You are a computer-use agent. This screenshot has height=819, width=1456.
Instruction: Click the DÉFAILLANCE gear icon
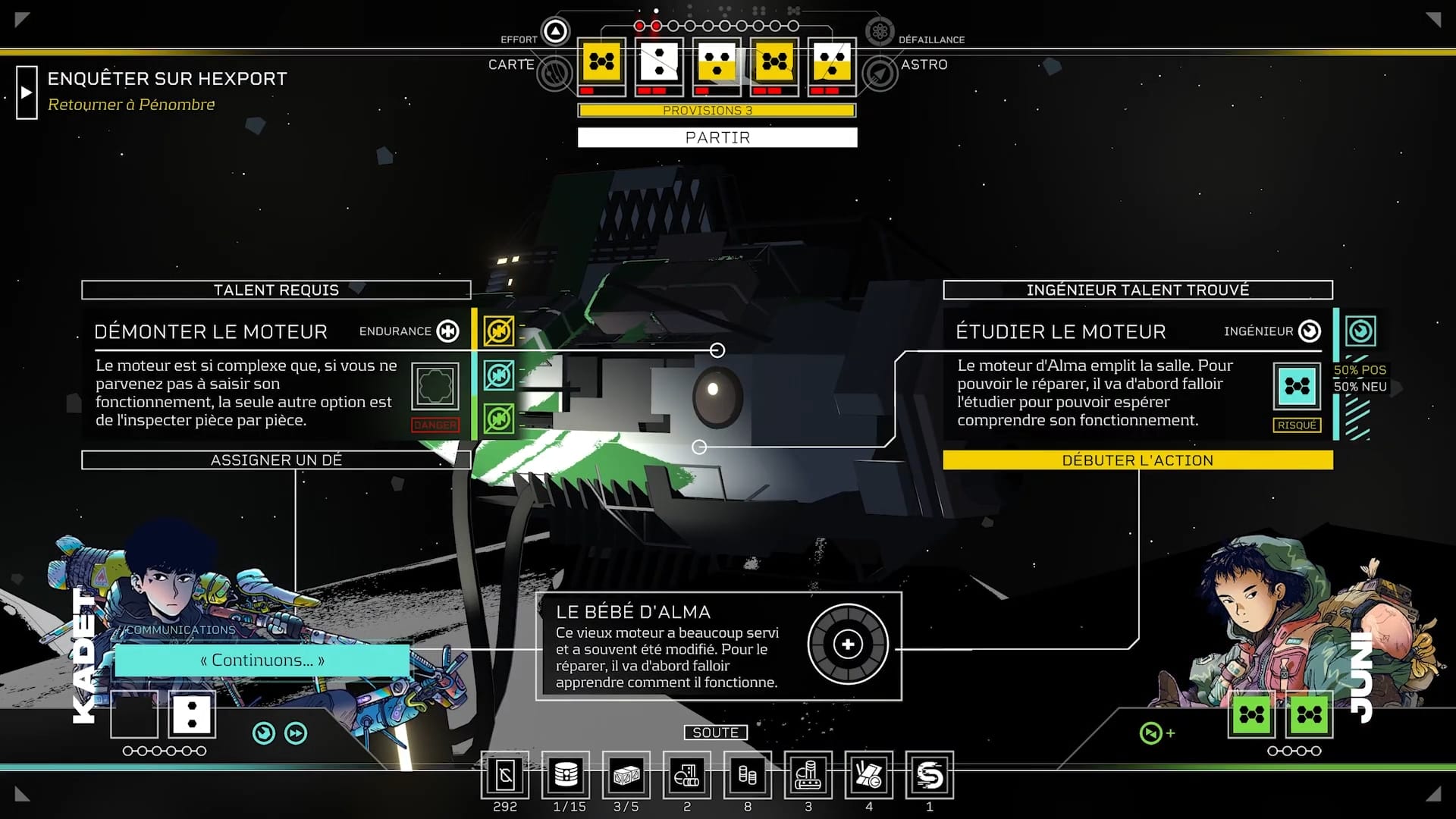[x=880, y=32]
